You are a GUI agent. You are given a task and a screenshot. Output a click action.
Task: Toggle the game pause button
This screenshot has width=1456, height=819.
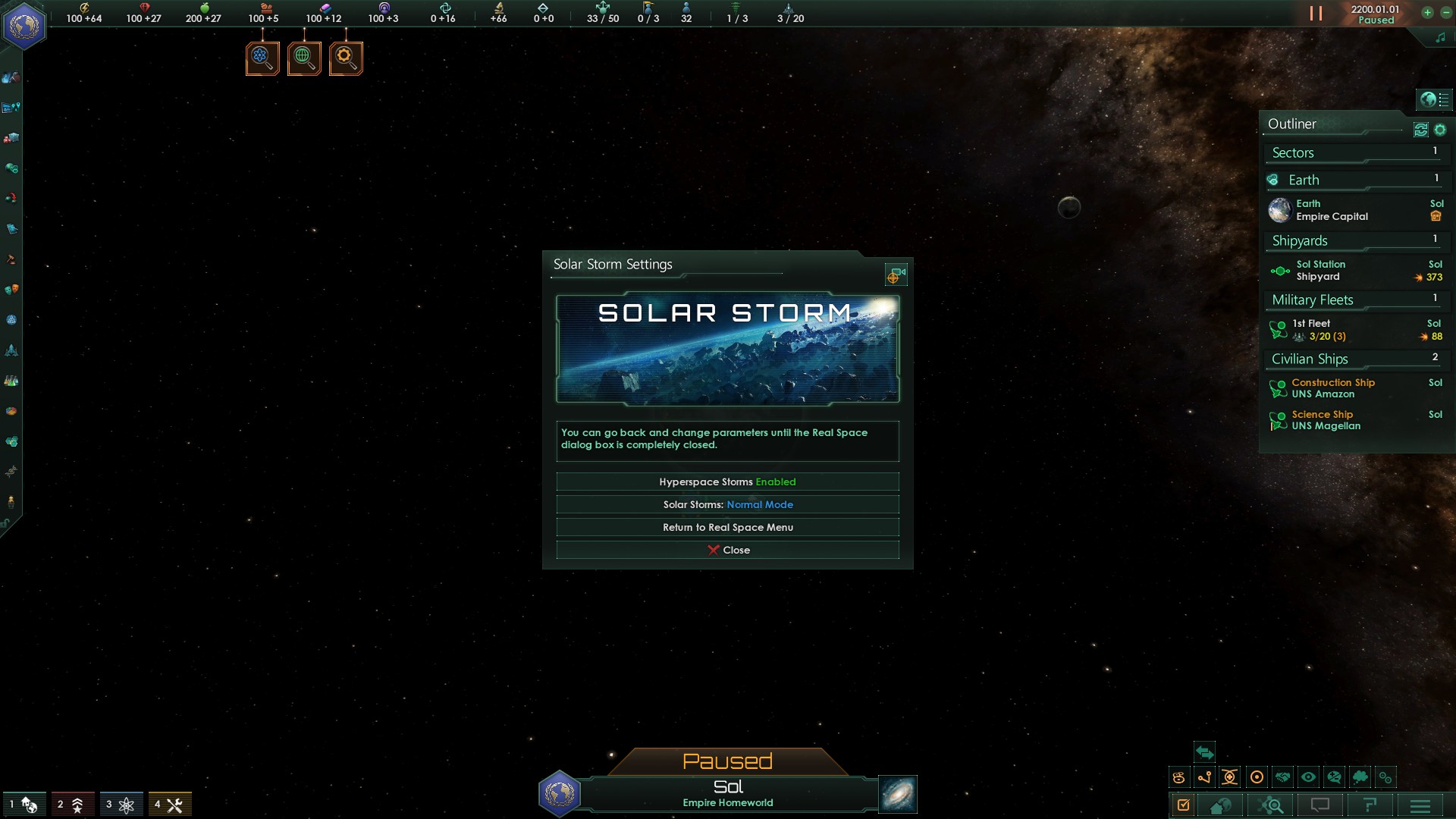click(1316, 14)
